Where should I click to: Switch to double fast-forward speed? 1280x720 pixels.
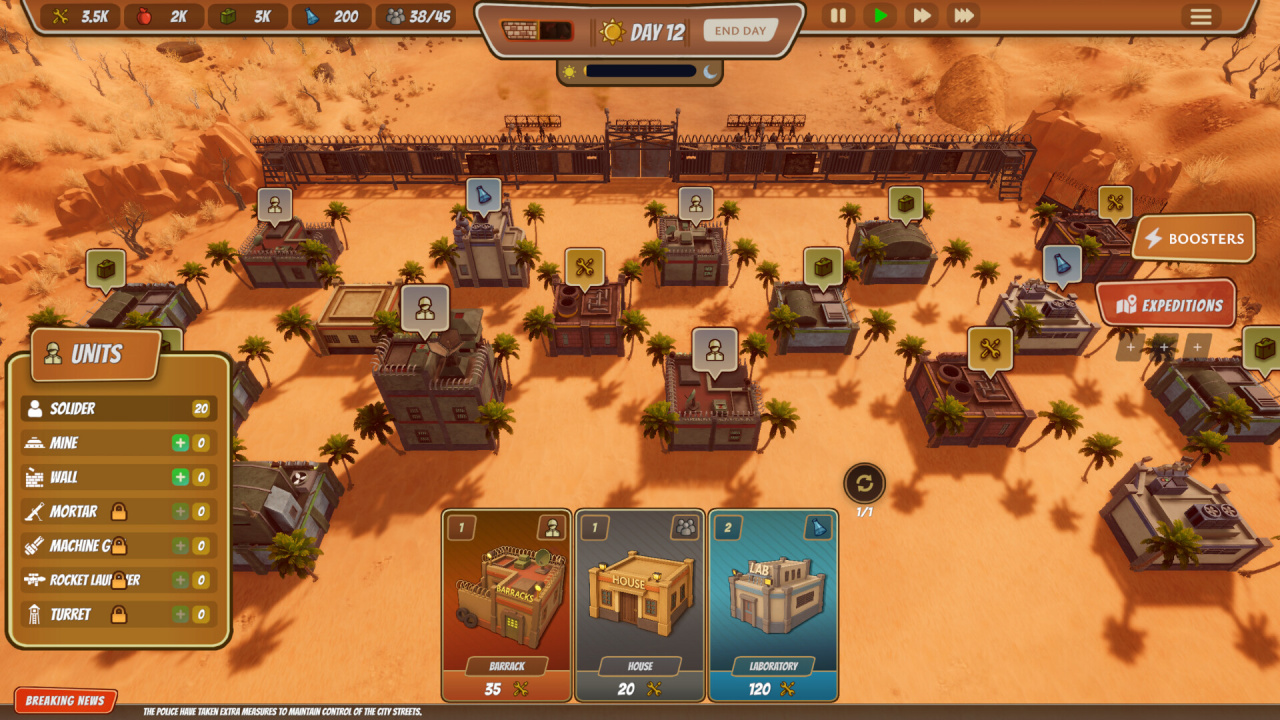[x=922, y=16]
